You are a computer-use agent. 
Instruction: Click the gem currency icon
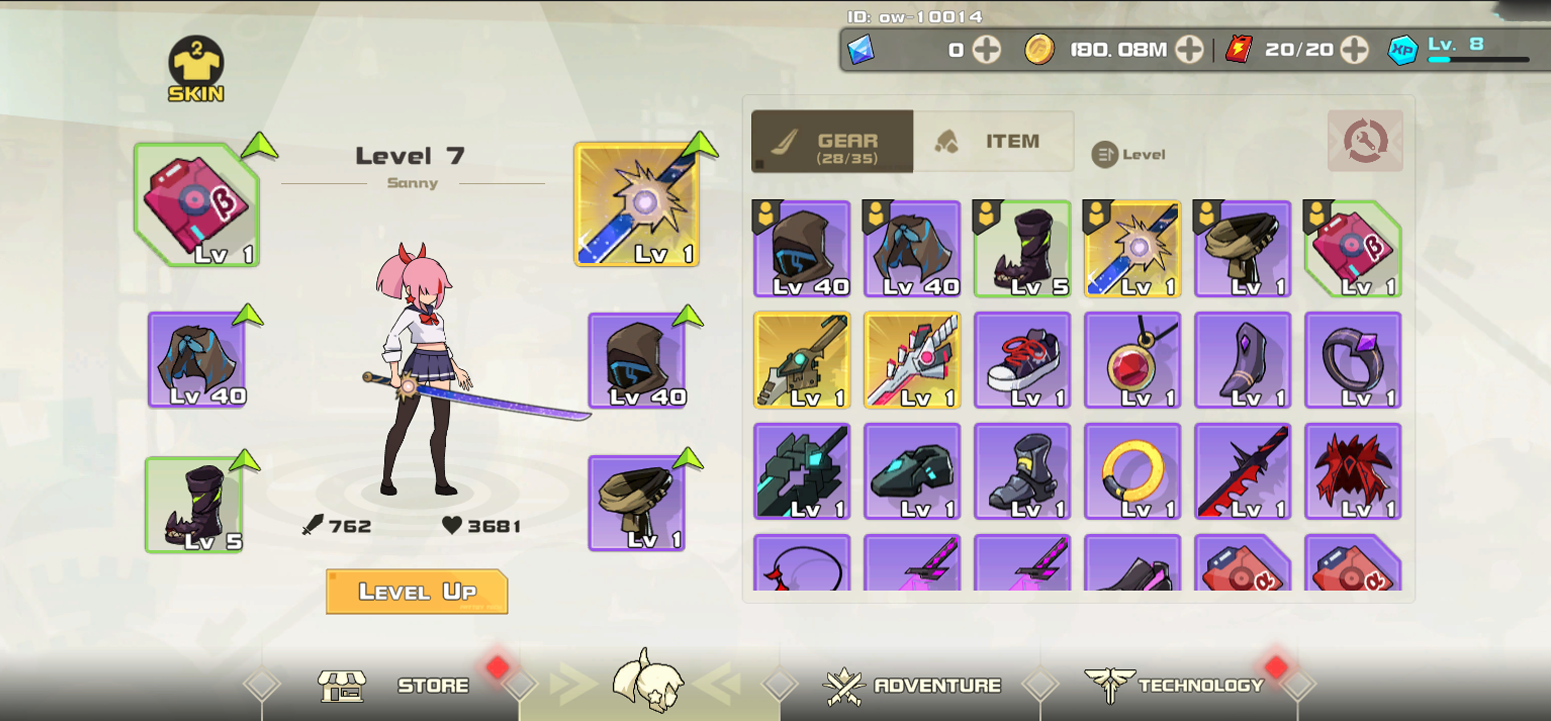862,48
